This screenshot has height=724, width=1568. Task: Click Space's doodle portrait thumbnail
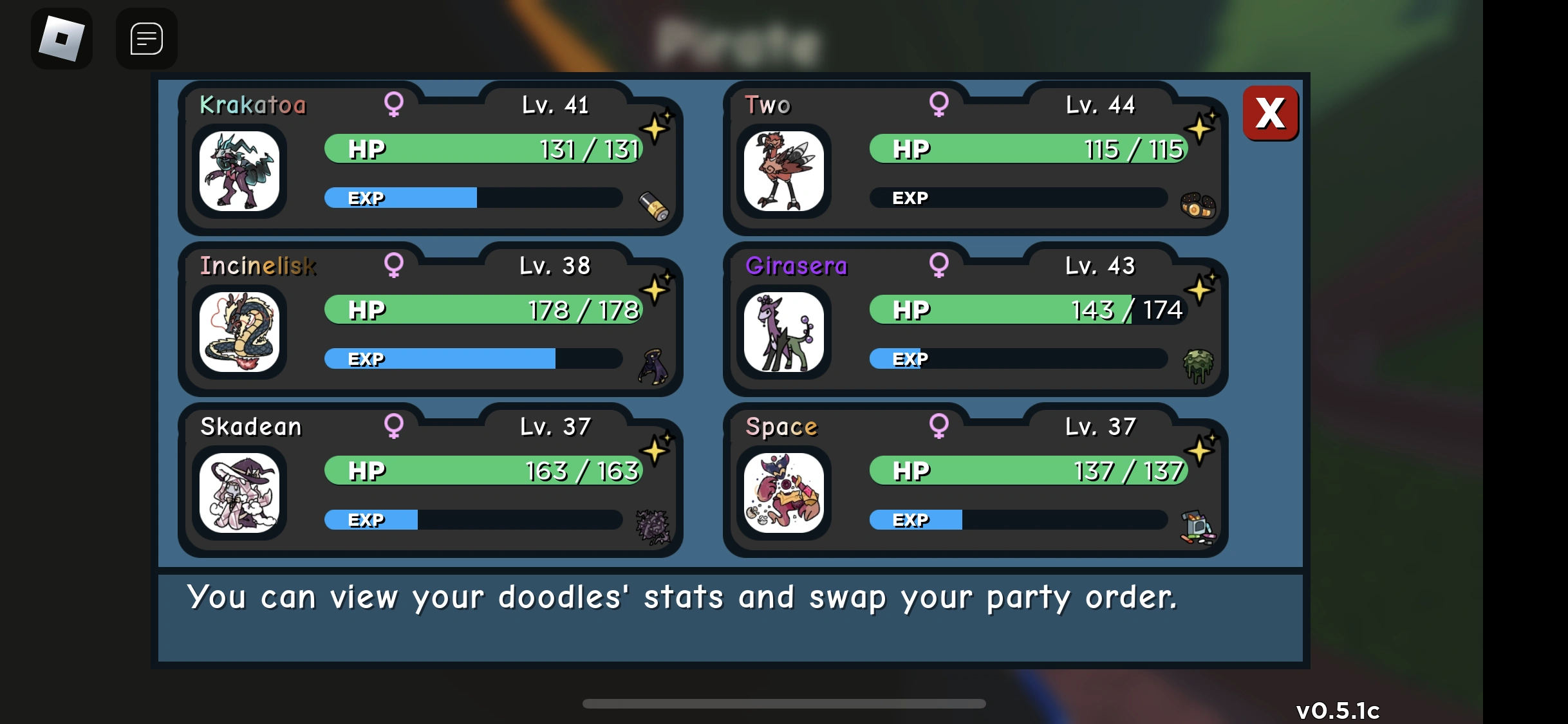784,492
